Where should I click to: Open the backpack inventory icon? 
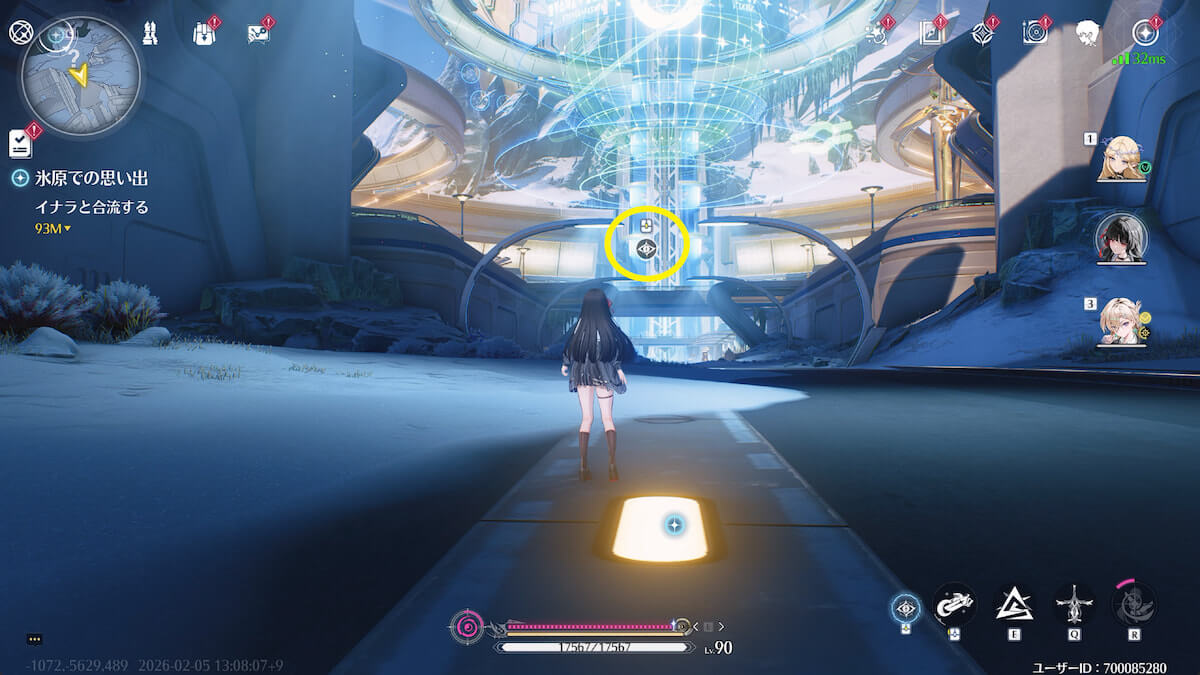pyautogui.click(x=204, y=33)
